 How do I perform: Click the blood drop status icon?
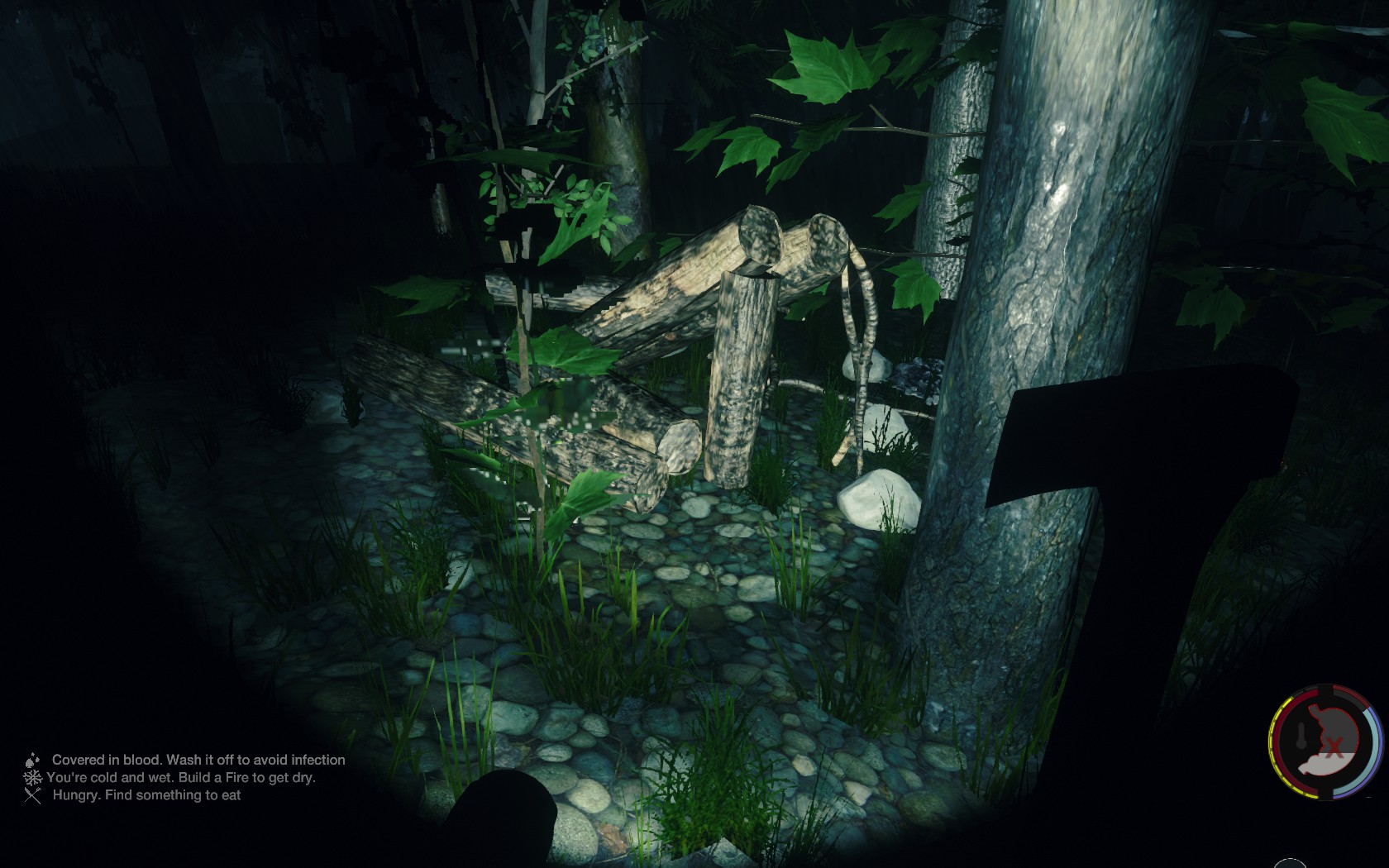(32, 760)
